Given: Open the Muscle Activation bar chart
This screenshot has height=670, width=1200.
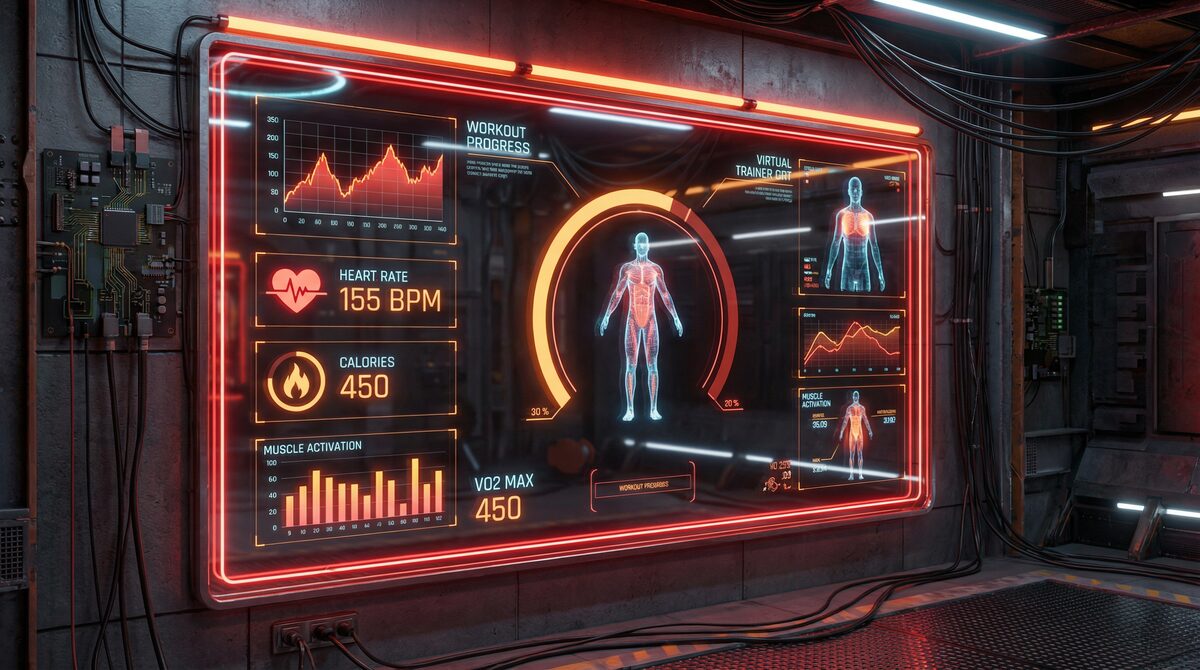Looking at the screenshot, I should click(x=356, y=487).
